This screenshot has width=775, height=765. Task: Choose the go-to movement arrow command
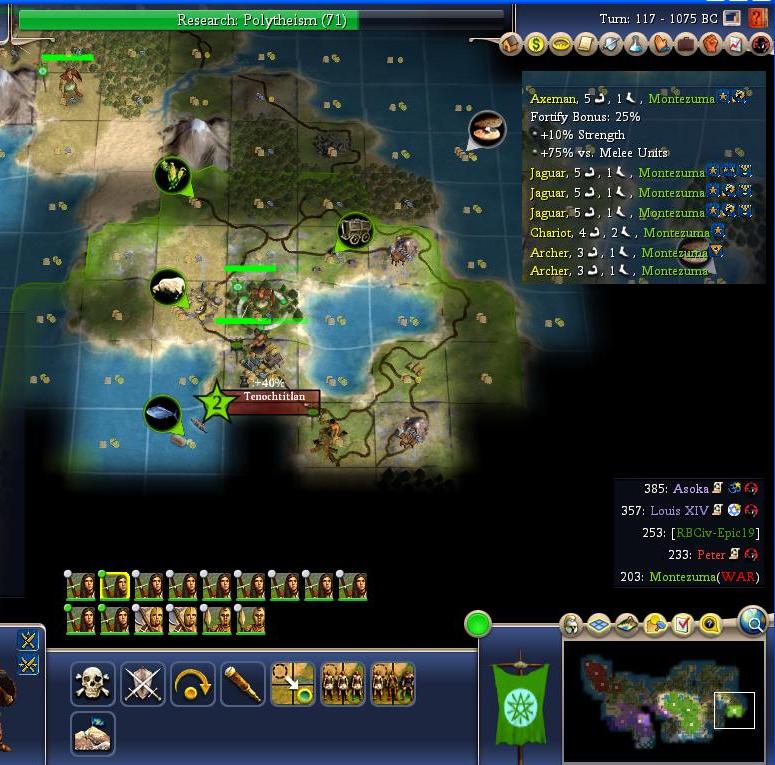coord(292,685)
